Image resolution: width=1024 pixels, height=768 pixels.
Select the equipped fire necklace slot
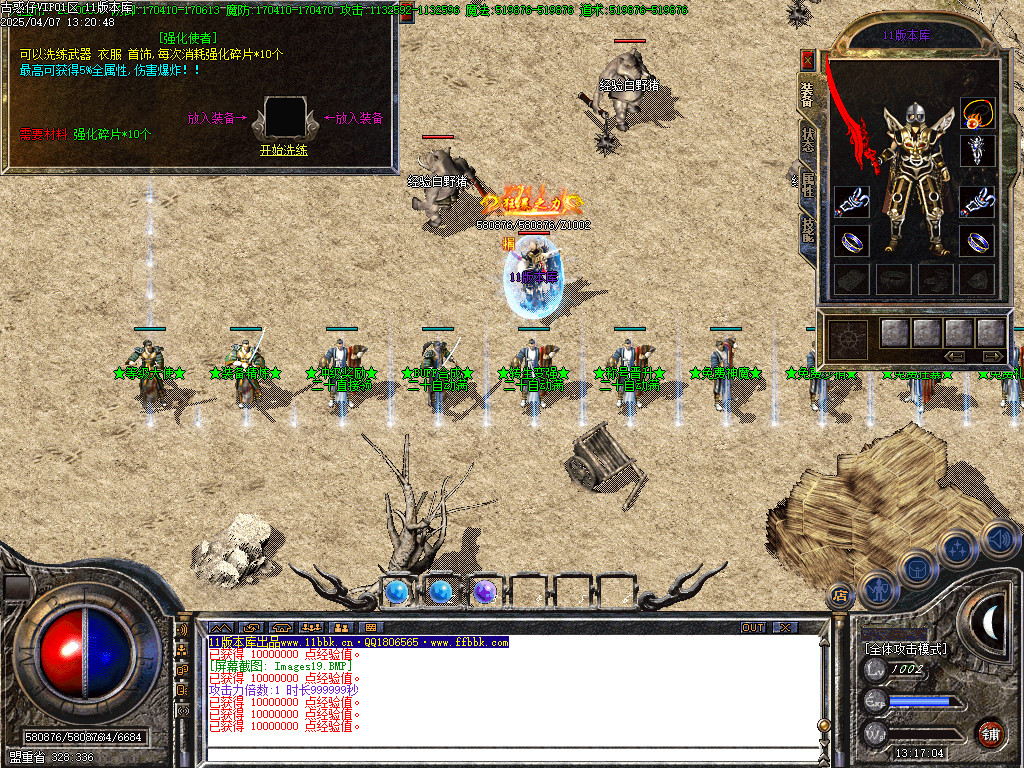[976, 113]
